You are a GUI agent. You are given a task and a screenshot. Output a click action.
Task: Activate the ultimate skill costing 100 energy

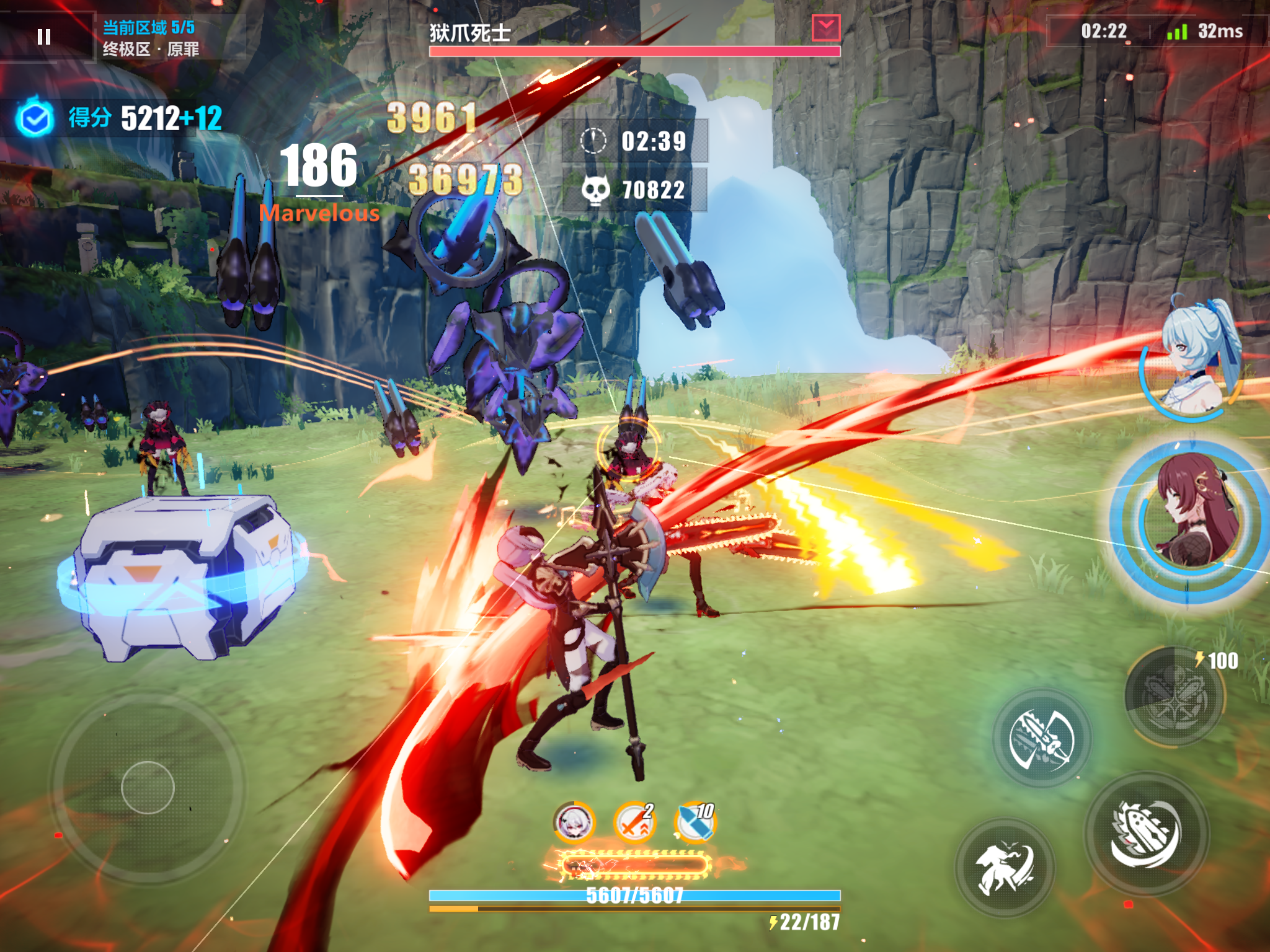click(x=1174, y=696)
